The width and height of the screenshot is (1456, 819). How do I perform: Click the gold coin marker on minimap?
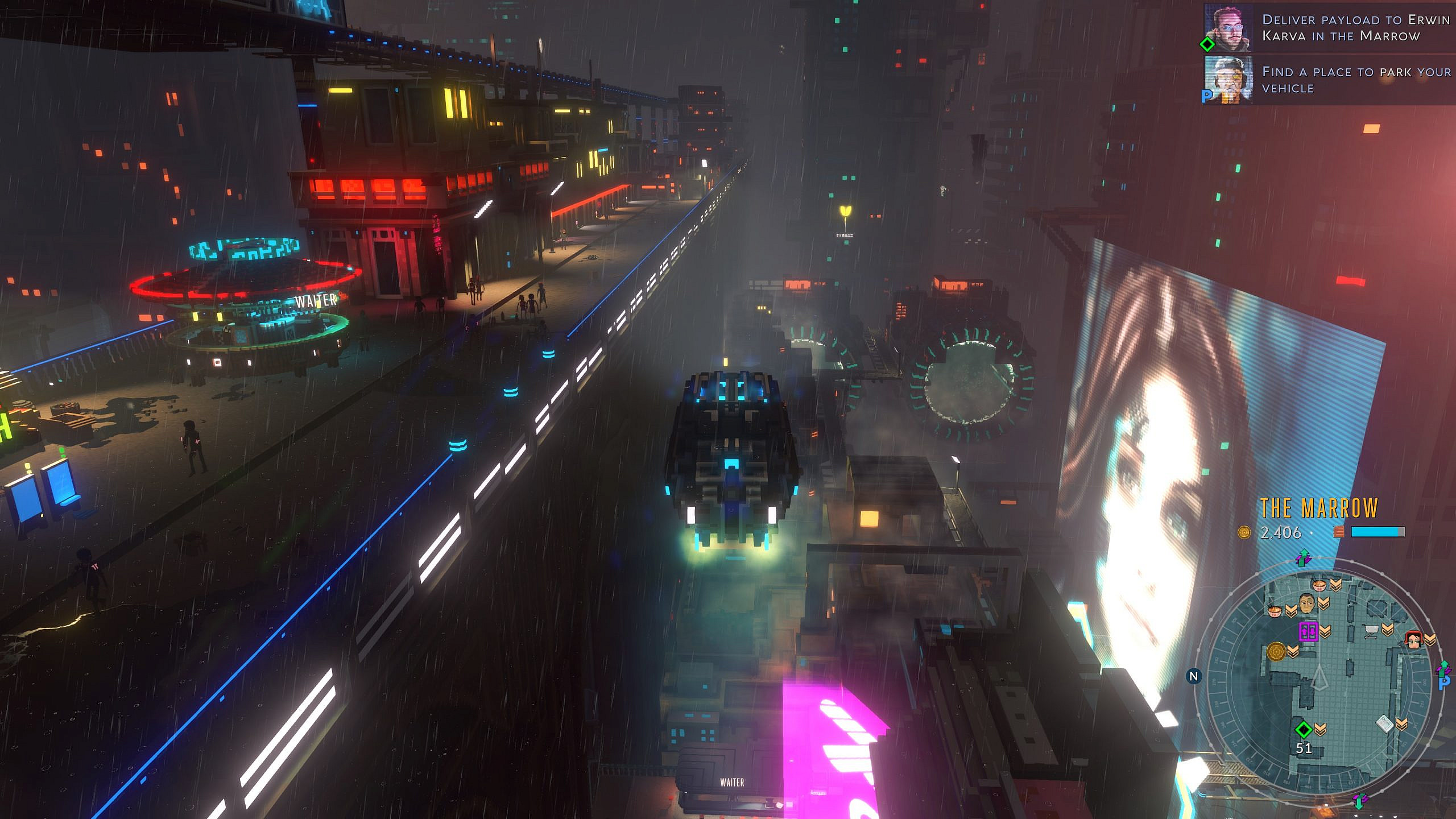point(1276,651)
